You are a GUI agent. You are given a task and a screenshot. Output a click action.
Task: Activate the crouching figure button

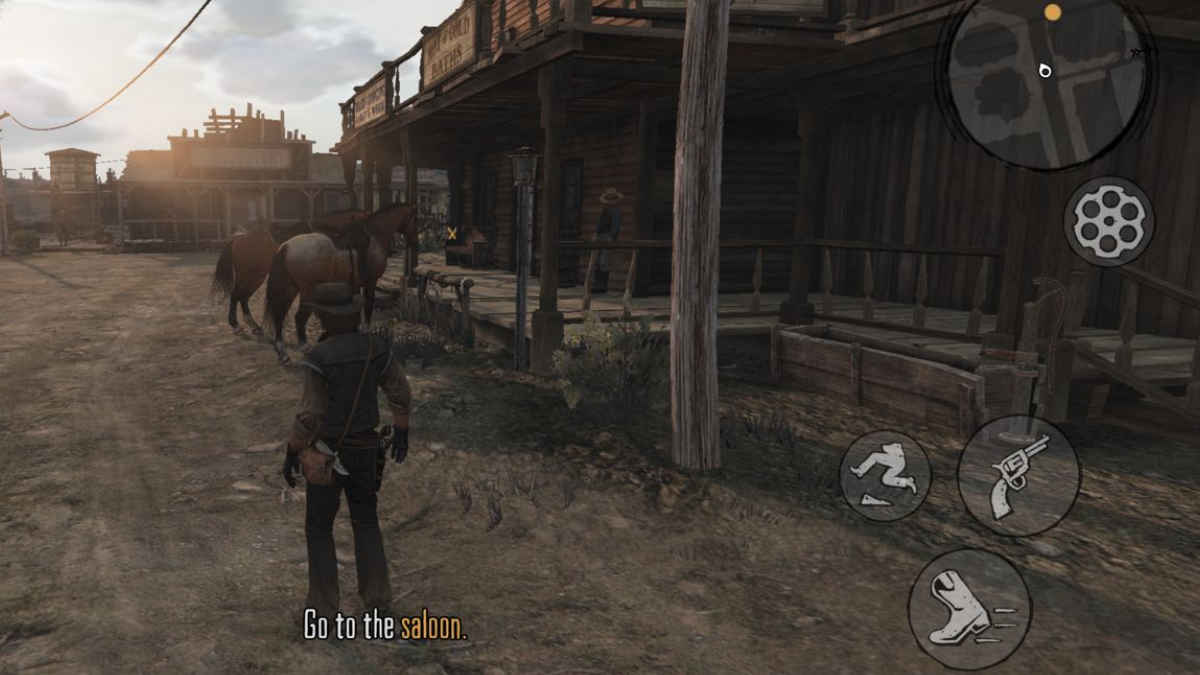pos(884,475)
